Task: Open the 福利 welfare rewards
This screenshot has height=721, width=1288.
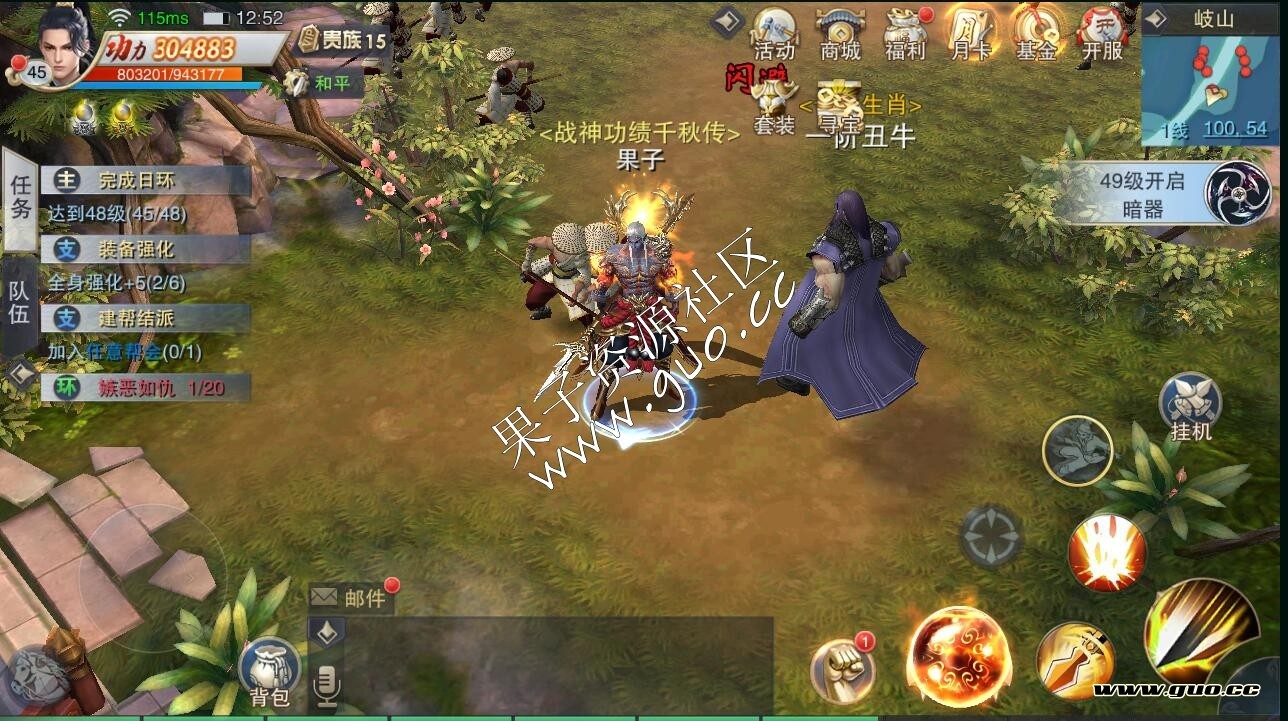Action: click(906, 32)
